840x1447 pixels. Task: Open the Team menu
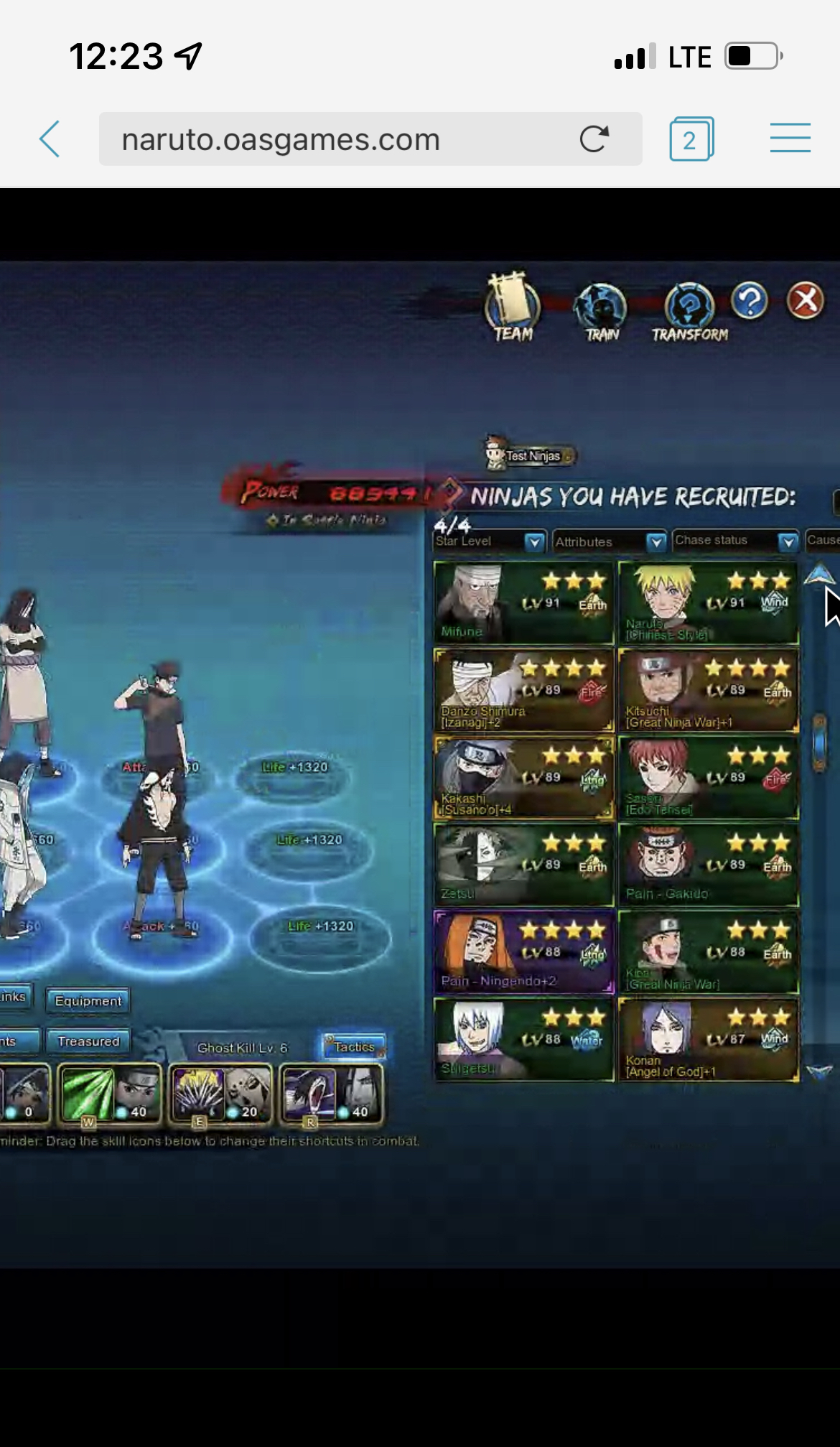click(x=513, y=308)
